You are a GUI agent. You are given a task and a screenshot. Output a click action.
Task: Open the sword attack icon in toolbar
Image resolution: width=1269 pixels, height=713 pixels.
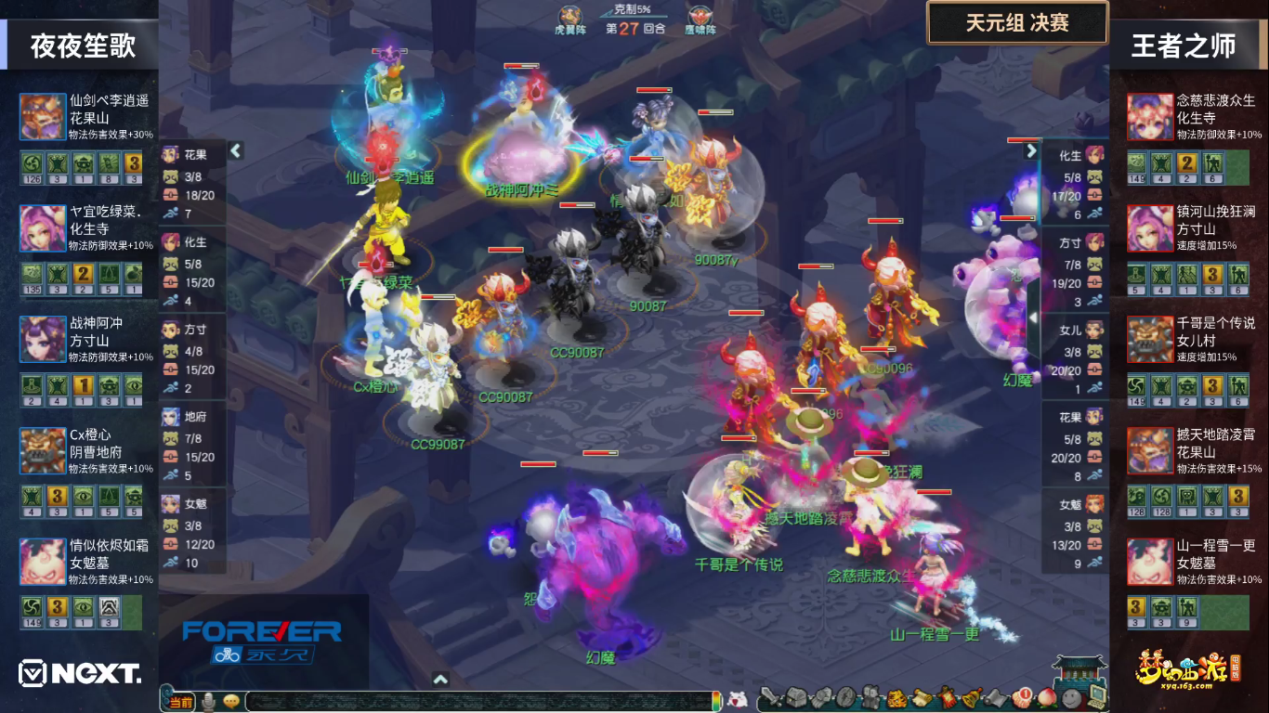[771, 697]
